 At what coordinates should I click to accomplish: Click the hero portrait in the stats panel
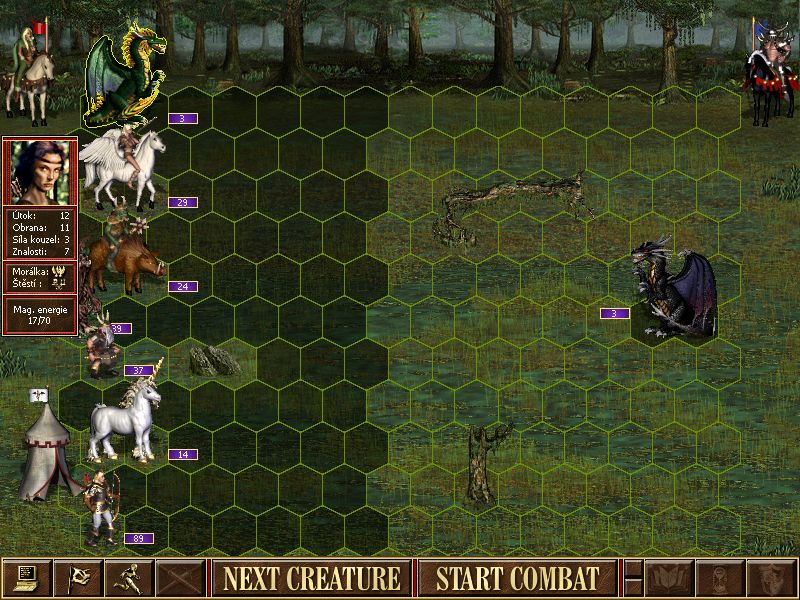pyautogui.click(x=39, y=171)
